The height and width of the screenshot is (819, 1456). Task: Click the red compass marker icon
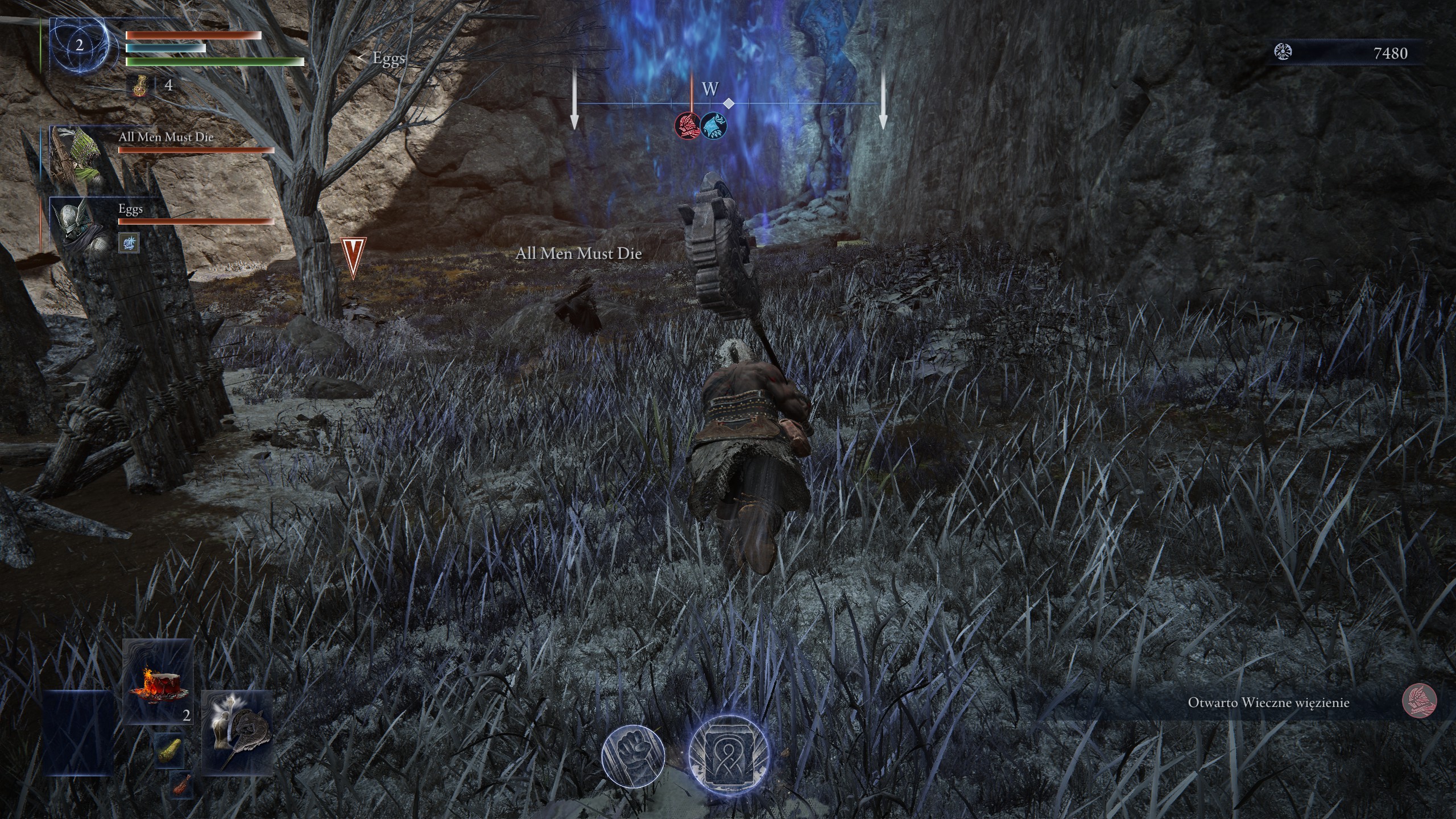point(687,124)
